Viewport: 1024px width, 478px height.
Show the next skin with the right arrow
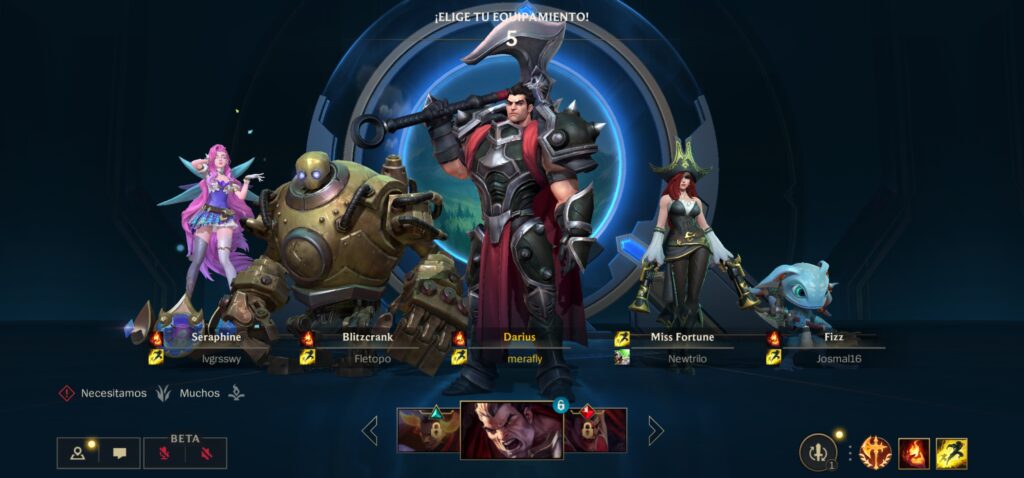656,431
